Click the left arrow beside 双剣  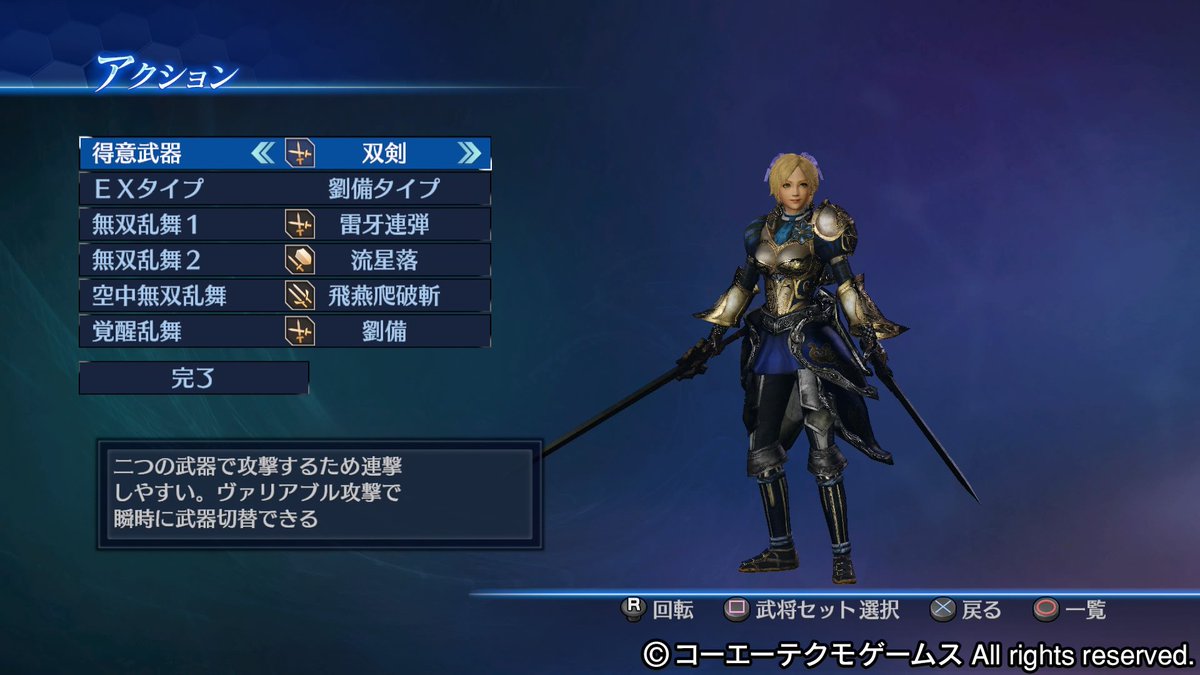(263, 153)
